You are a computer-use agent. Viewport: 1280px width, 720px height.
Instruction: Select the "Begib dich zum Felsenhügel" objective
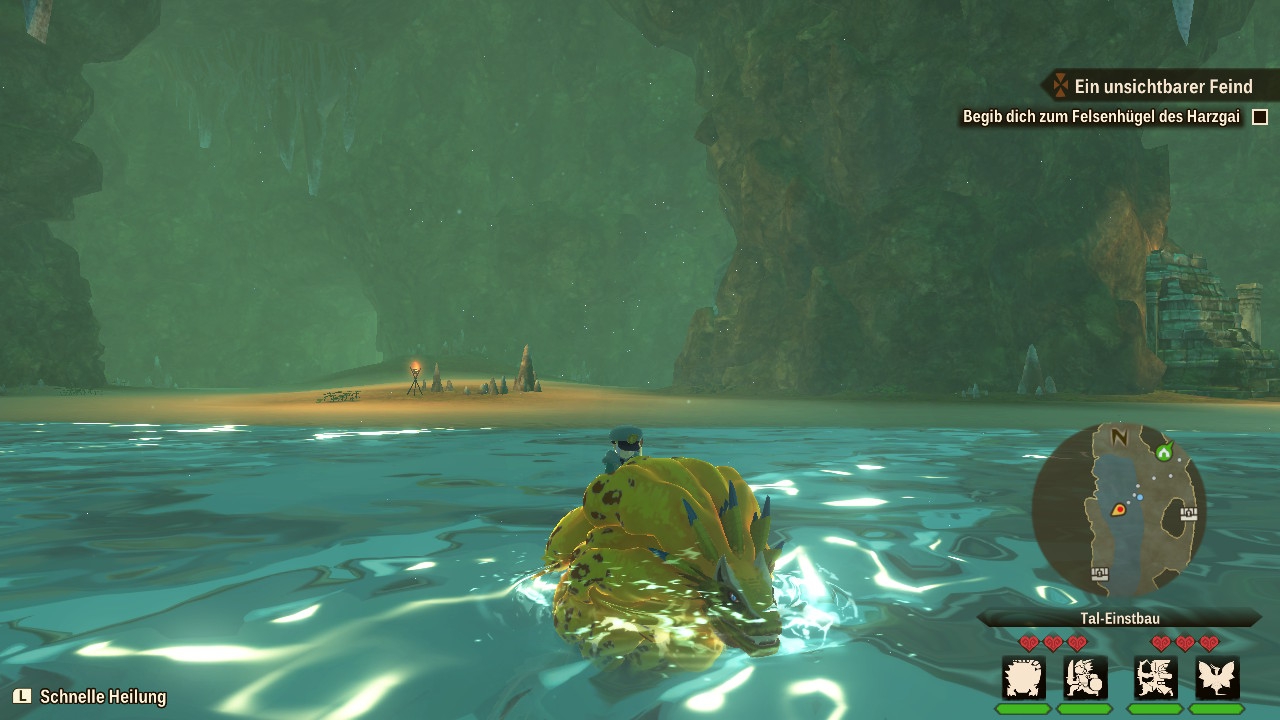(1100, 117)
